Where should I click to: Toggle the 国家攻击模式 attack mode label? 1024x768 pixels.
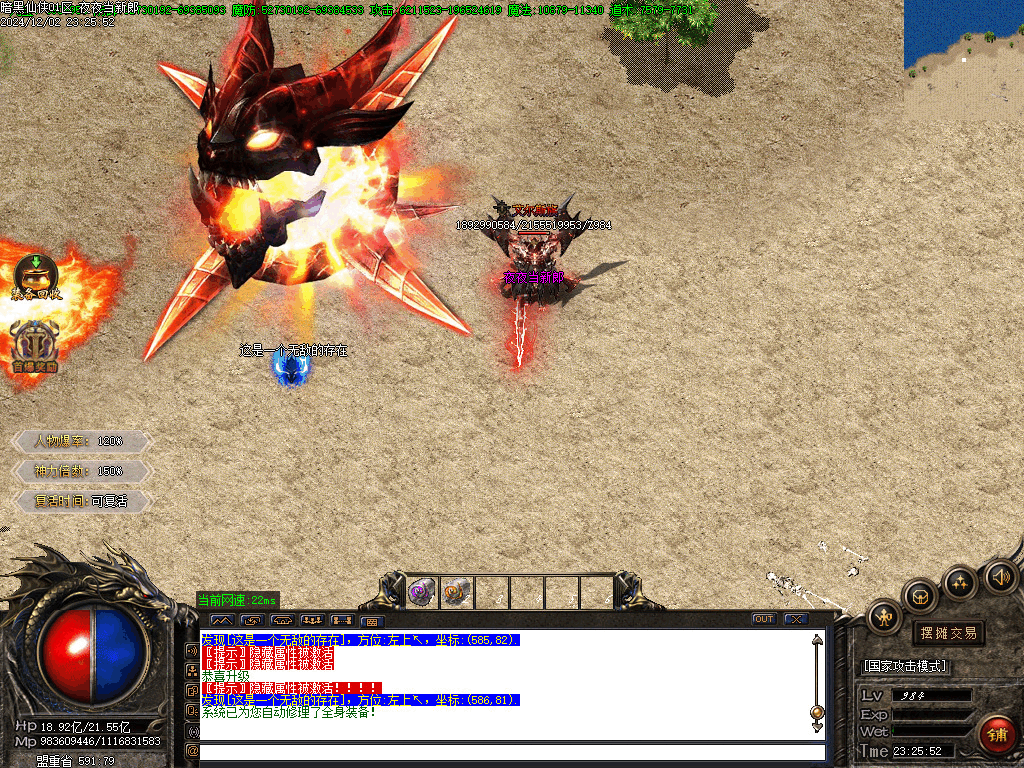(x=905, y=666)
